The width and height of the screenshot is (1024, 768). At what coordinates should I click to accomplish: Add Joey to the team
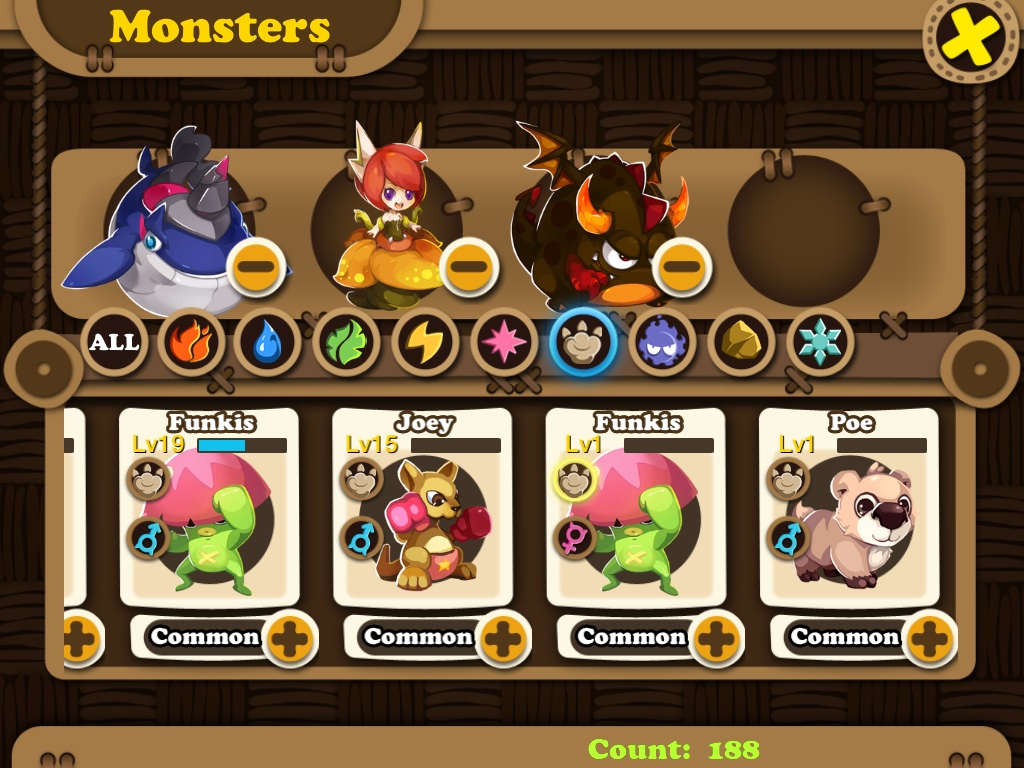pyautogui.click(x=504, y=638)
